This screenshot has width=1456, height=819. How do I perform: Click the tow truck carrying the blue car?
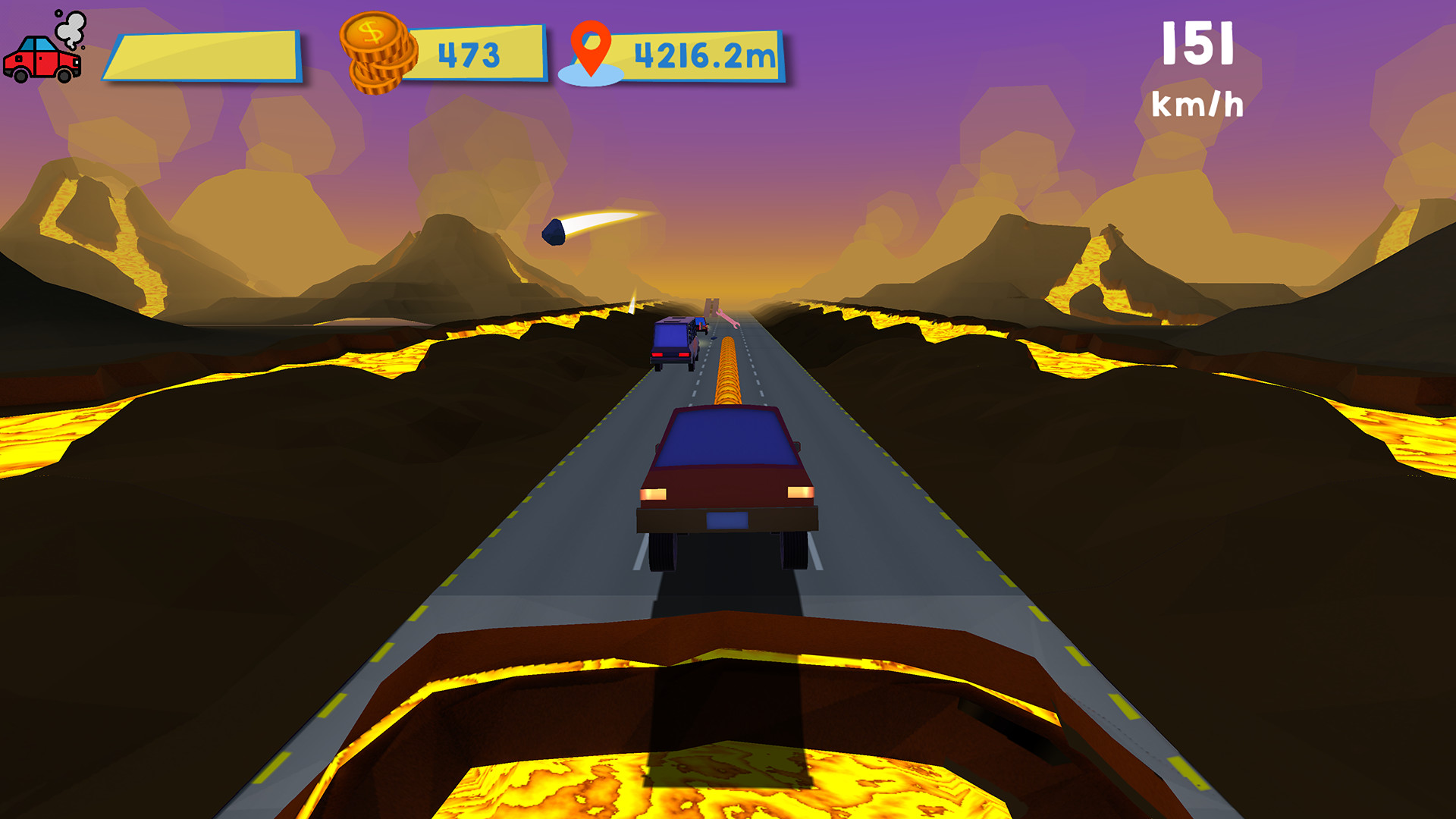701,326
